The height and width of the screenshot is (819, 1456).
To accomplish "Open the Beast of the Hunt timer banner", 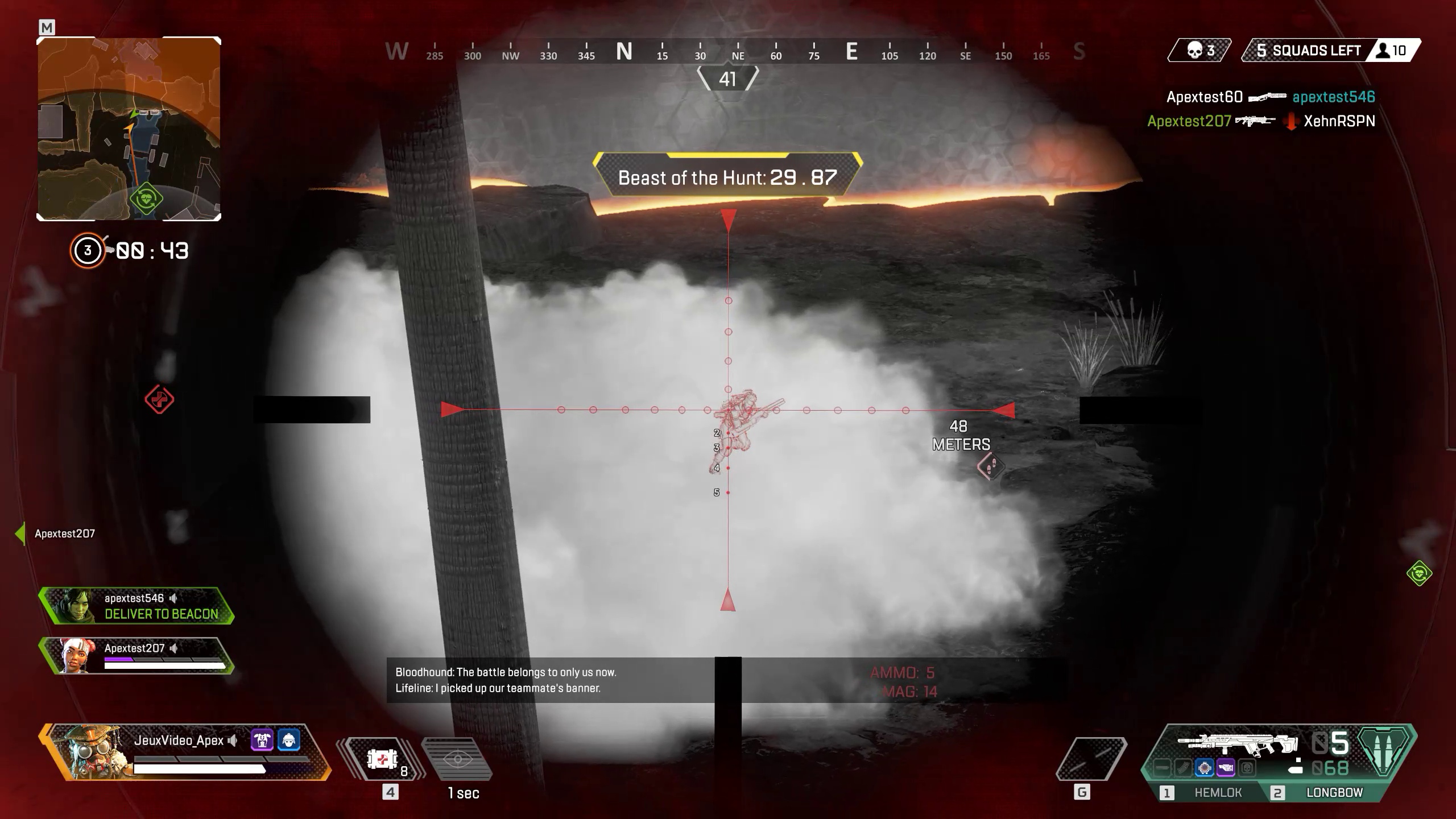I will click(x=727, y=177).
